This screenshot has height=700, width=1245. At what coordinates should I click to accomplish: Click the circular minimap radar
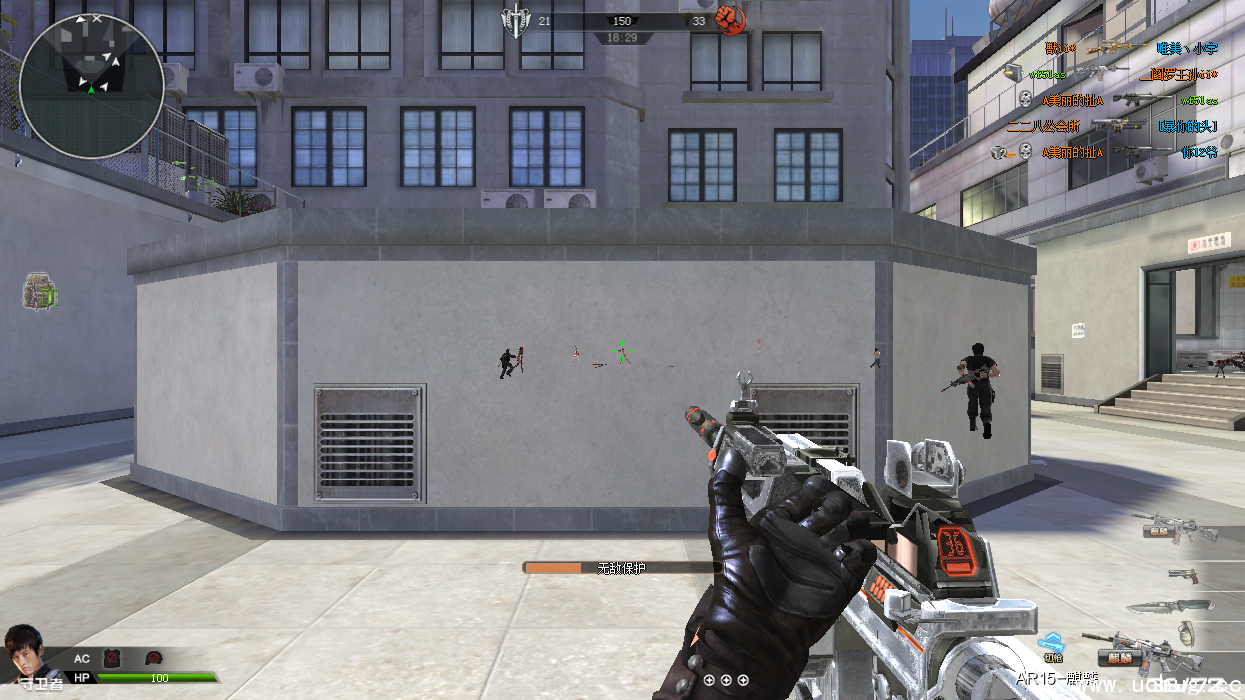pos(91,86)
